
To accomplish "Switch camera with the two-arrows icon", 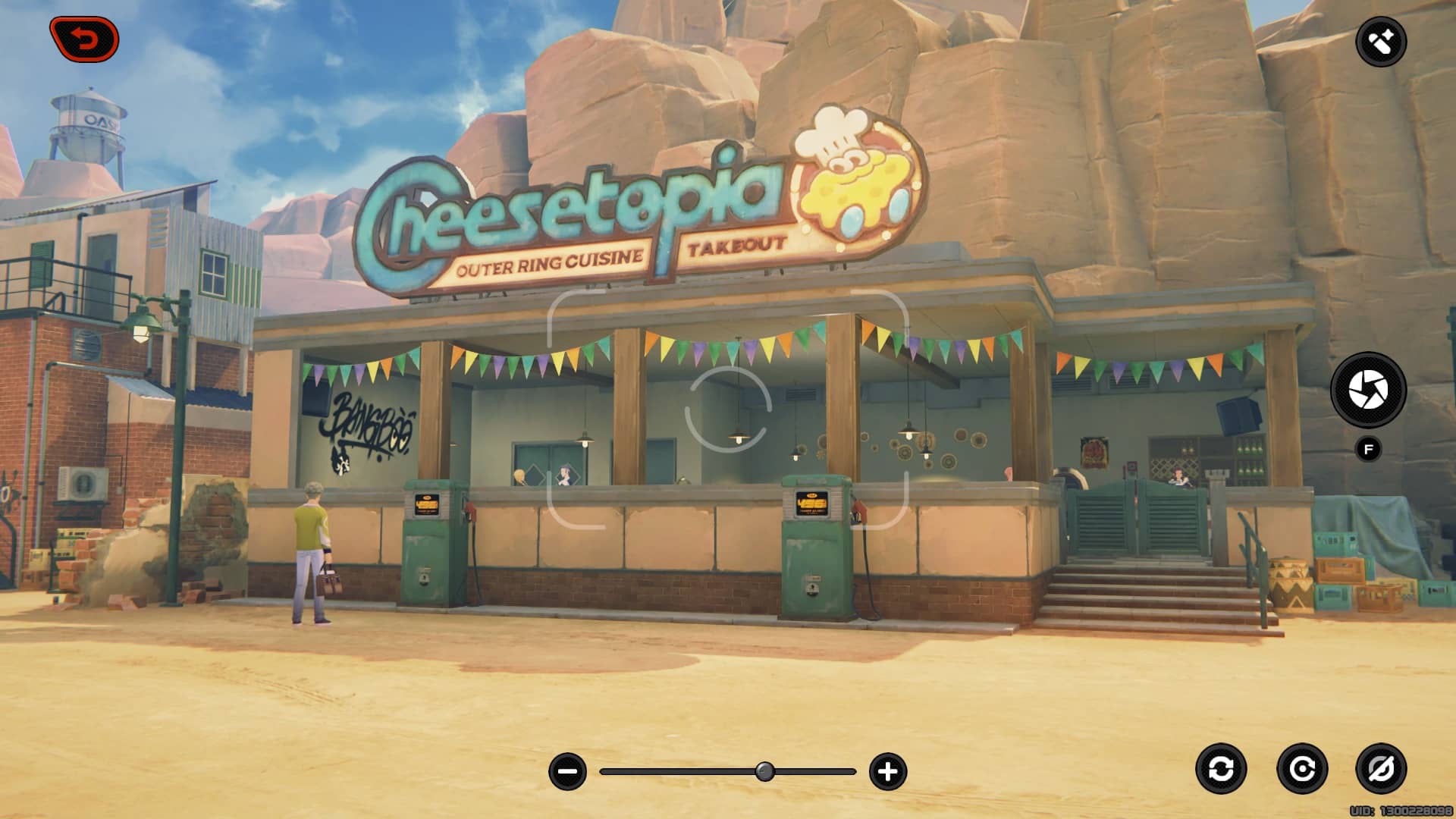I will click(x=1221, y=769).
